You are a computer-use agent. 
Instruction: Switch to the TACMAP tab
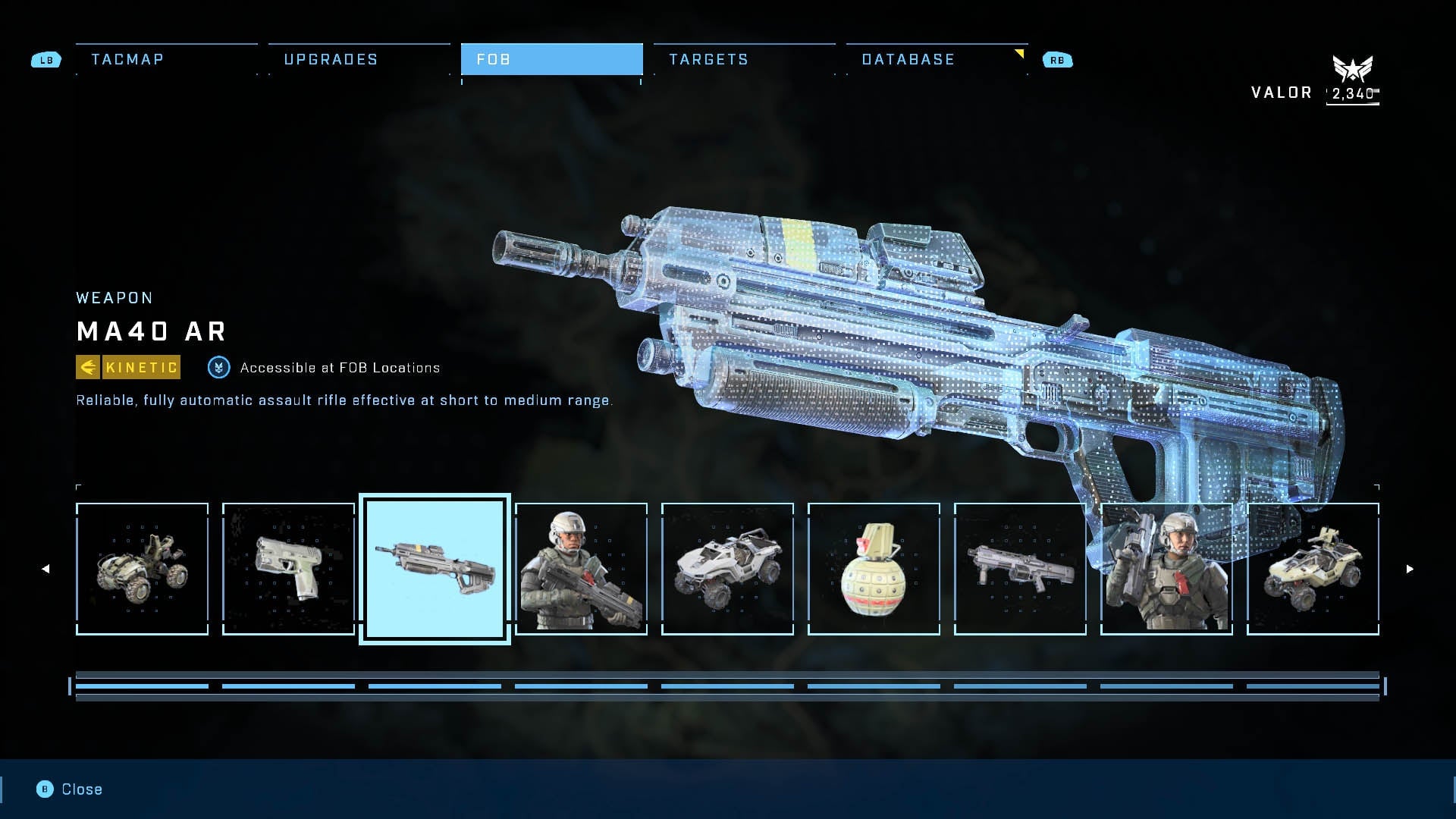click(126, 59)
